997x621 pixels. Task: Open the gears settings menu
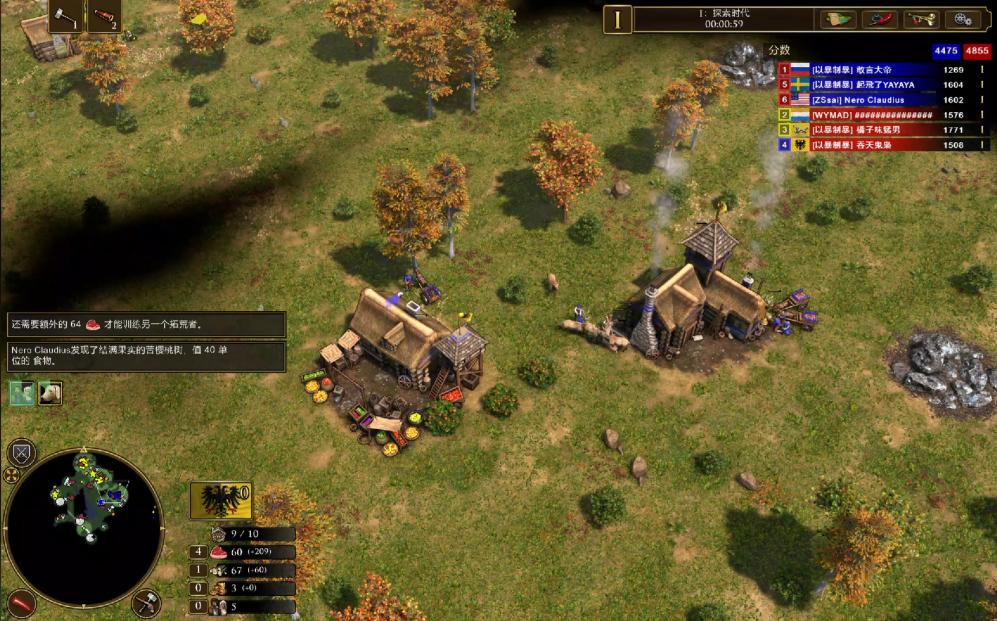click(963, 19)
